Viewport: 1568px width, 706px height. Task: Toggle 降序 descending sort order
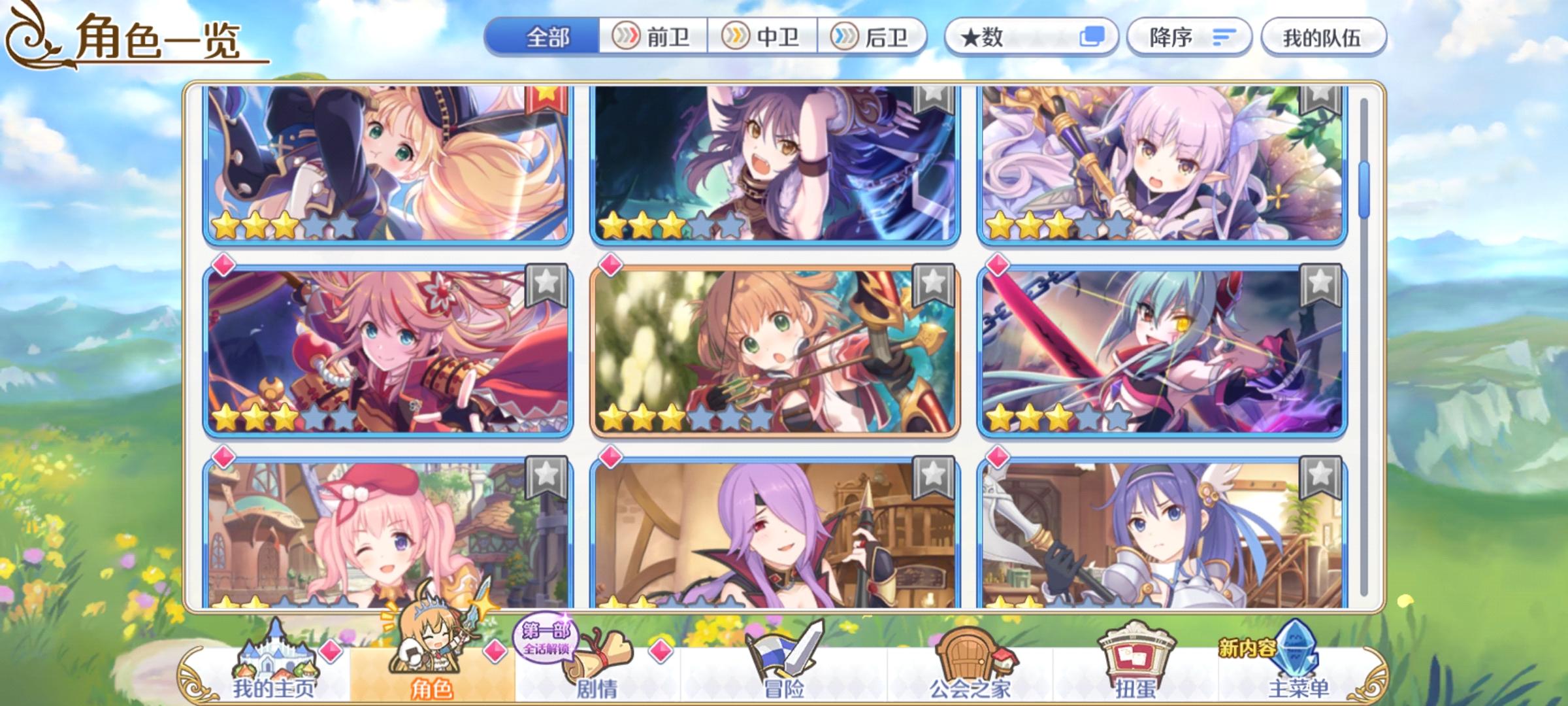pos(1189,38)
